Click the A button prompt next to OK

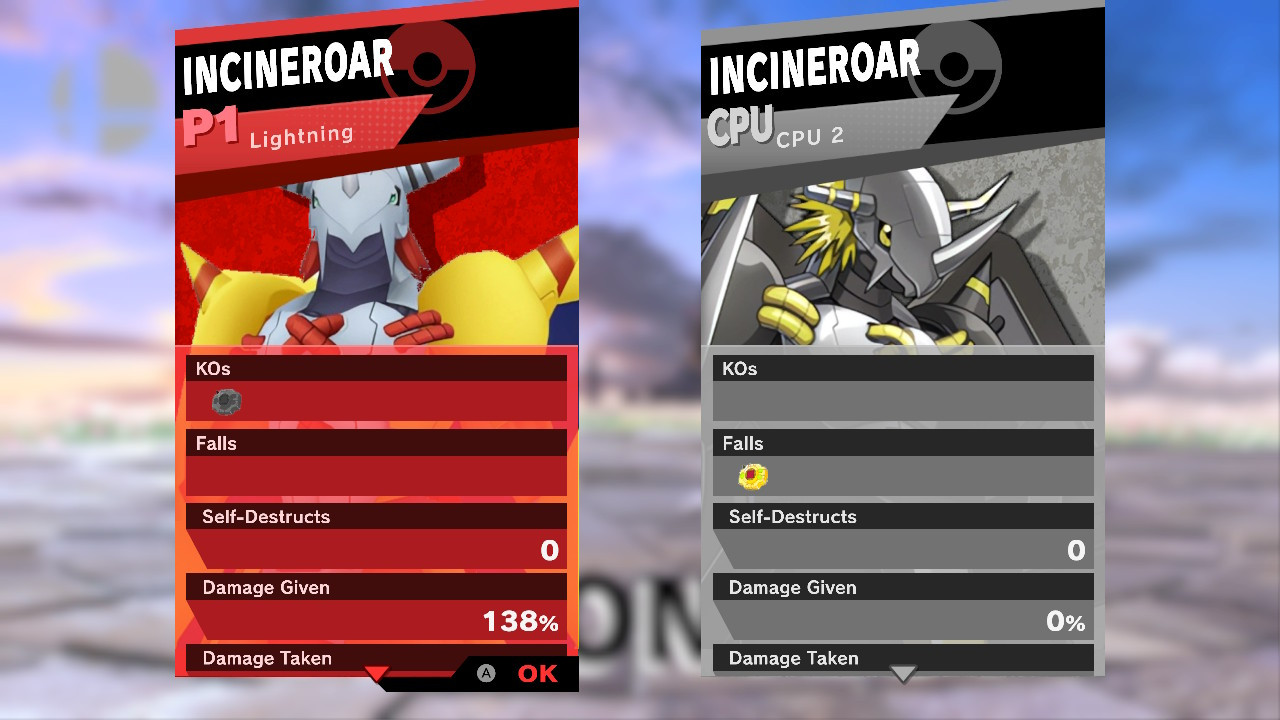487,674
